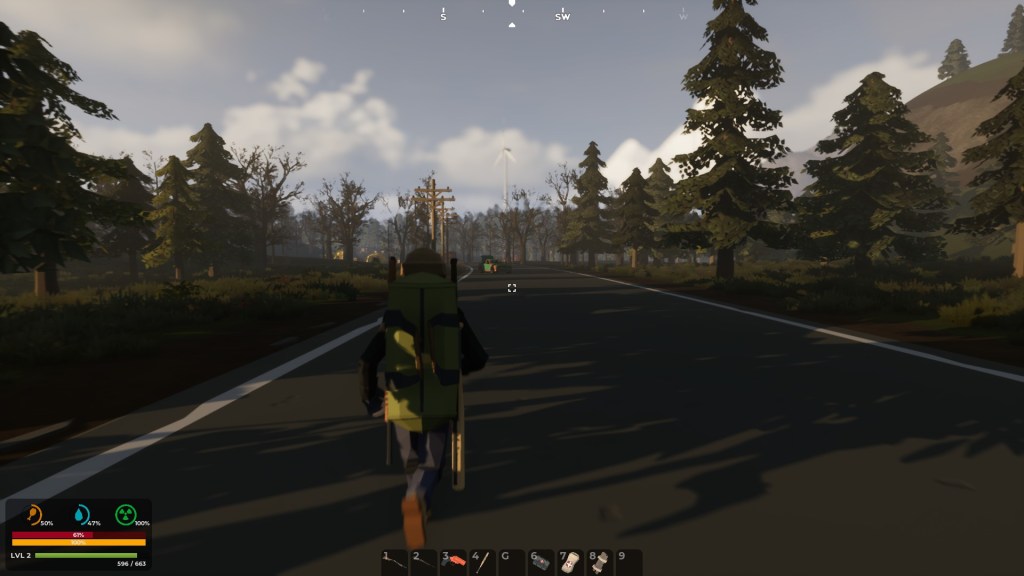Viewport: 1024px width, 576px height.
Task: Choose the first aid kit in slot 6
Action: [x=541, y=562]
